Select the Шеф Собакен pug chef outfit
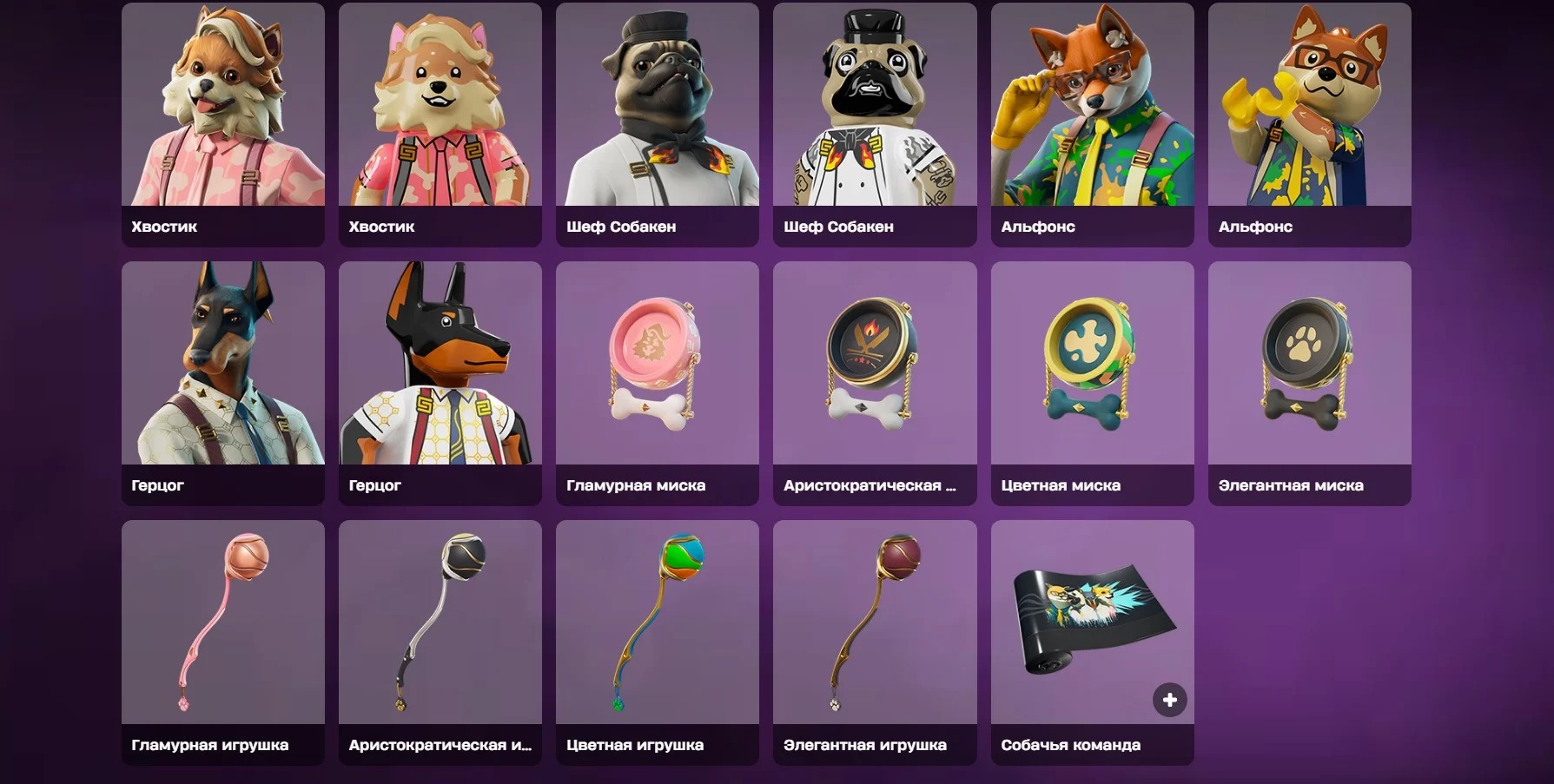This screenshot has height=784, width=1554. 657,113
